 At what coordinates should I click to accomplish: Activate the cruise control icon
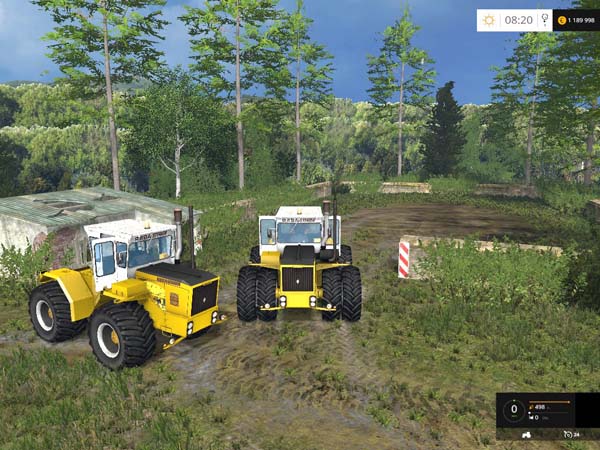point(566,435)
